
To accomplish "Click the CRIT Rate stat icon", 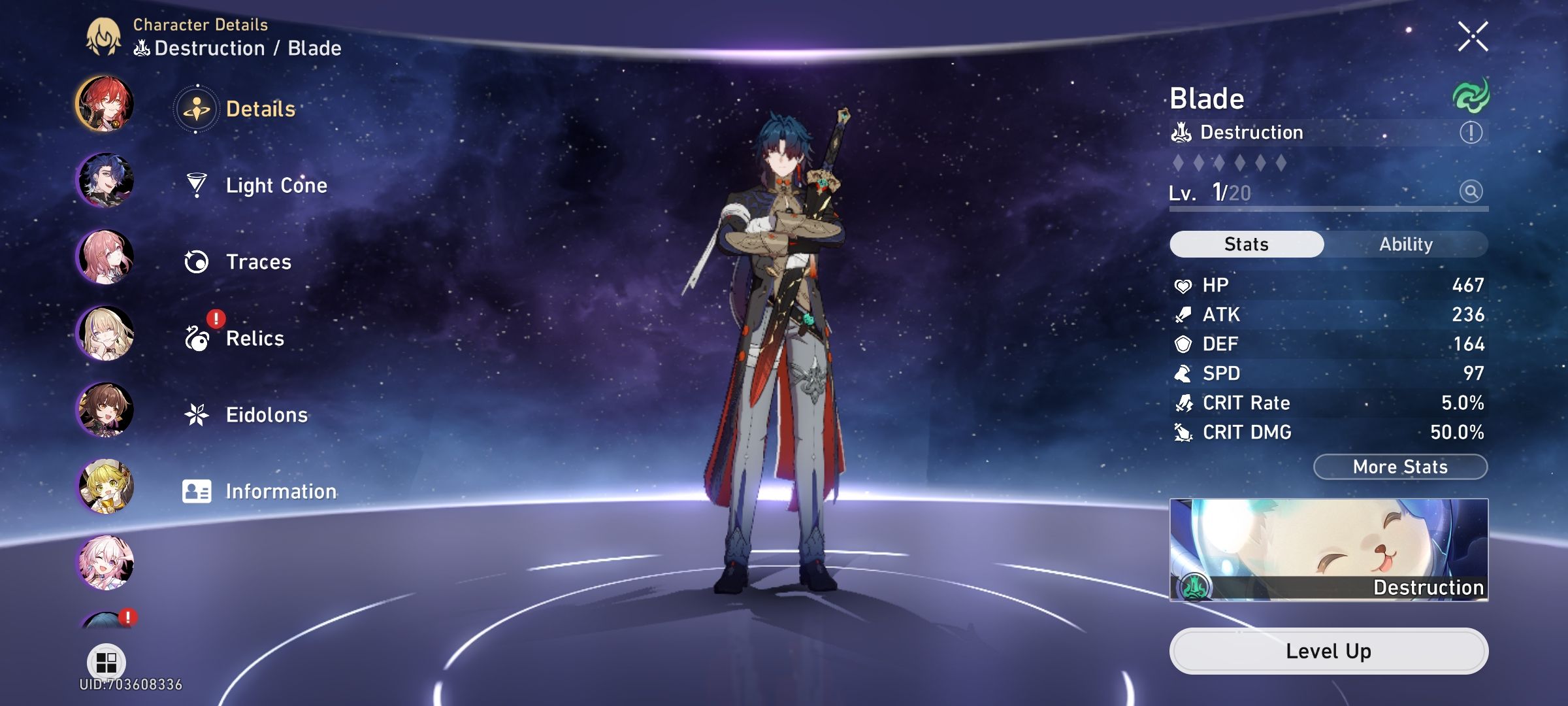I will tap(1183, 403).
